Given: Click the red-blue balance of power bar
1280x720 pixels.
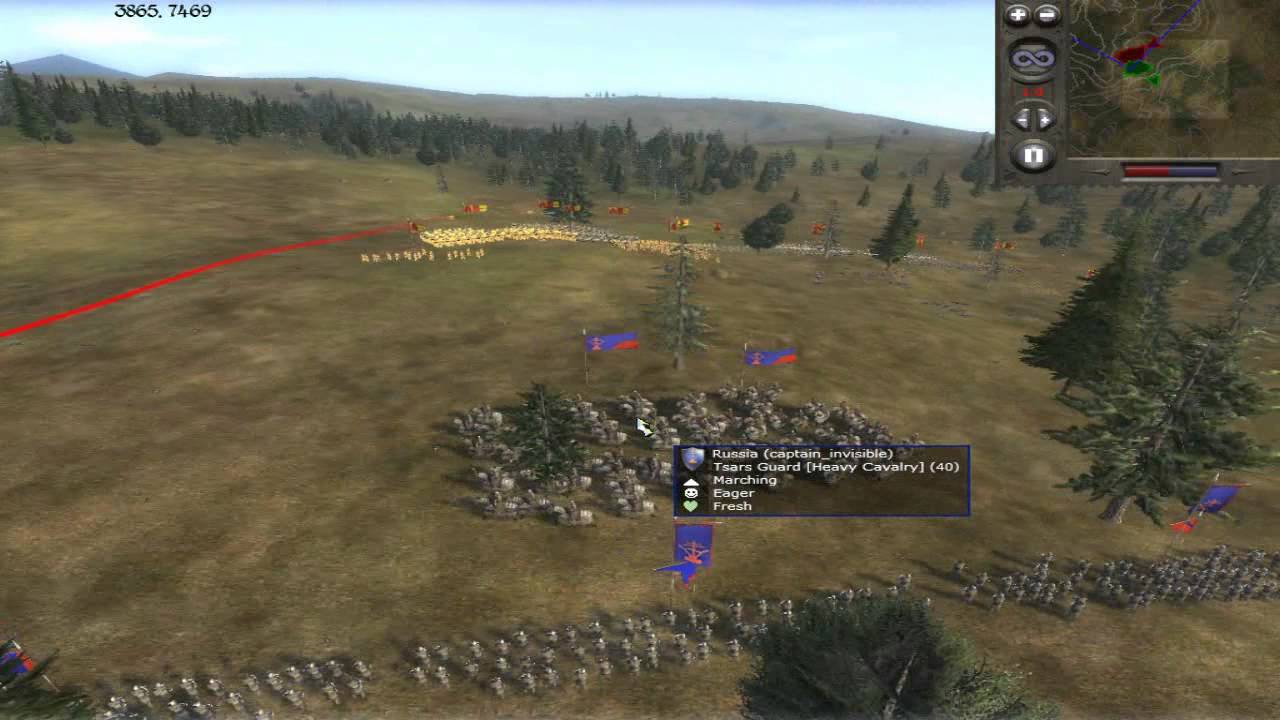Looking at the screenshot, I should (1170, 168).
